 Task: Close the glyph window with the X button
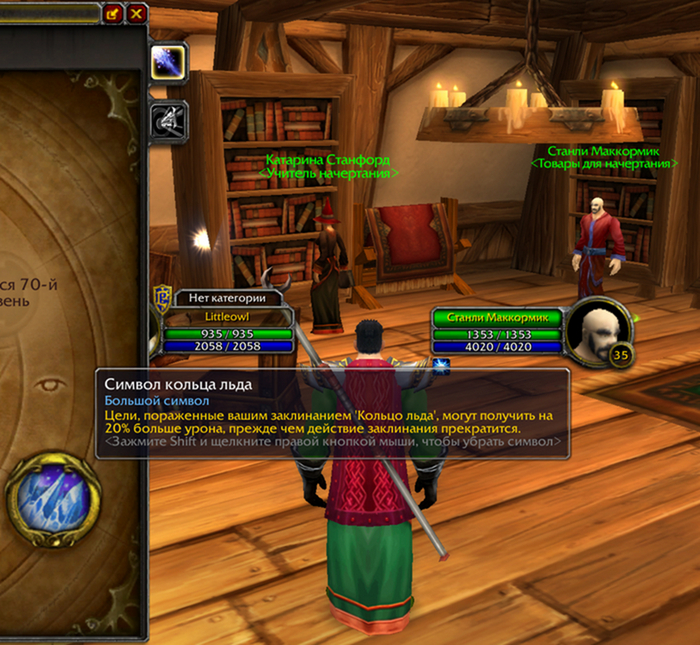tap(137, 13)
